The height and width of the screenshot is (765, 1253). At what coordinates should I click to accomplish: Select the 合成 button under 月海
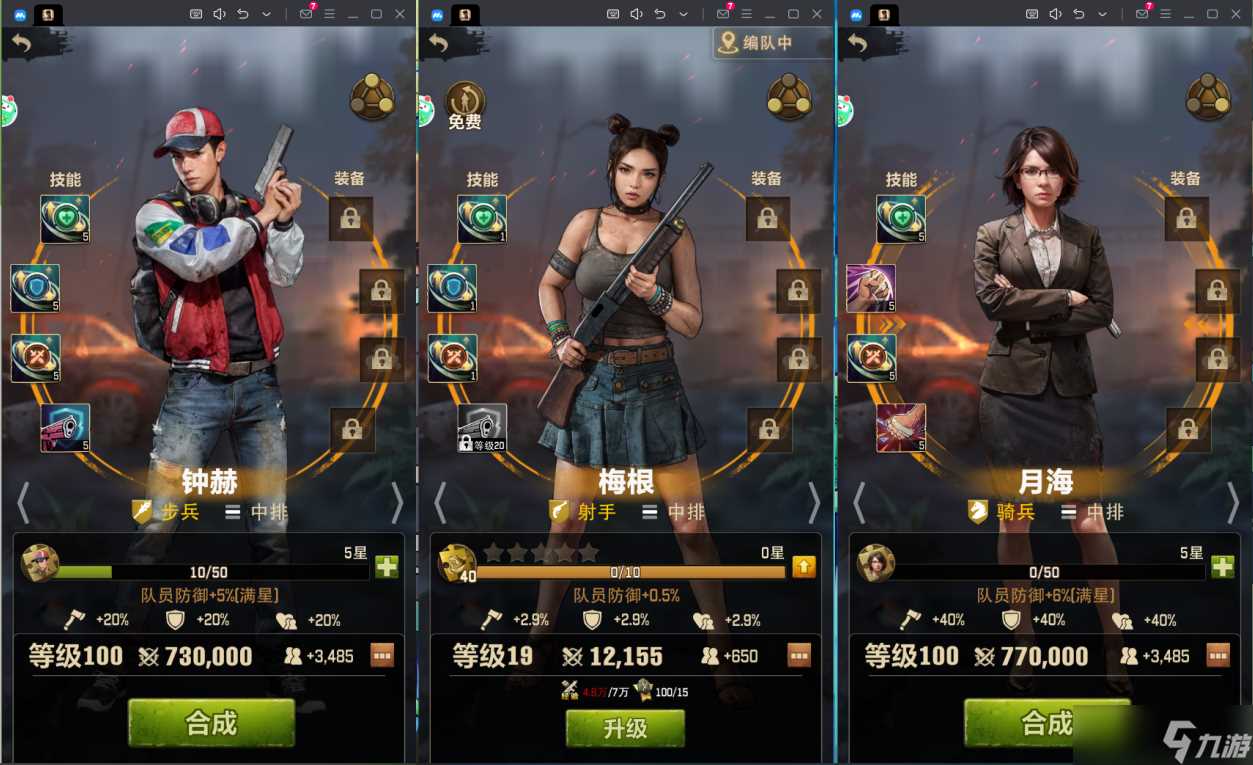tap(1046, 722)
